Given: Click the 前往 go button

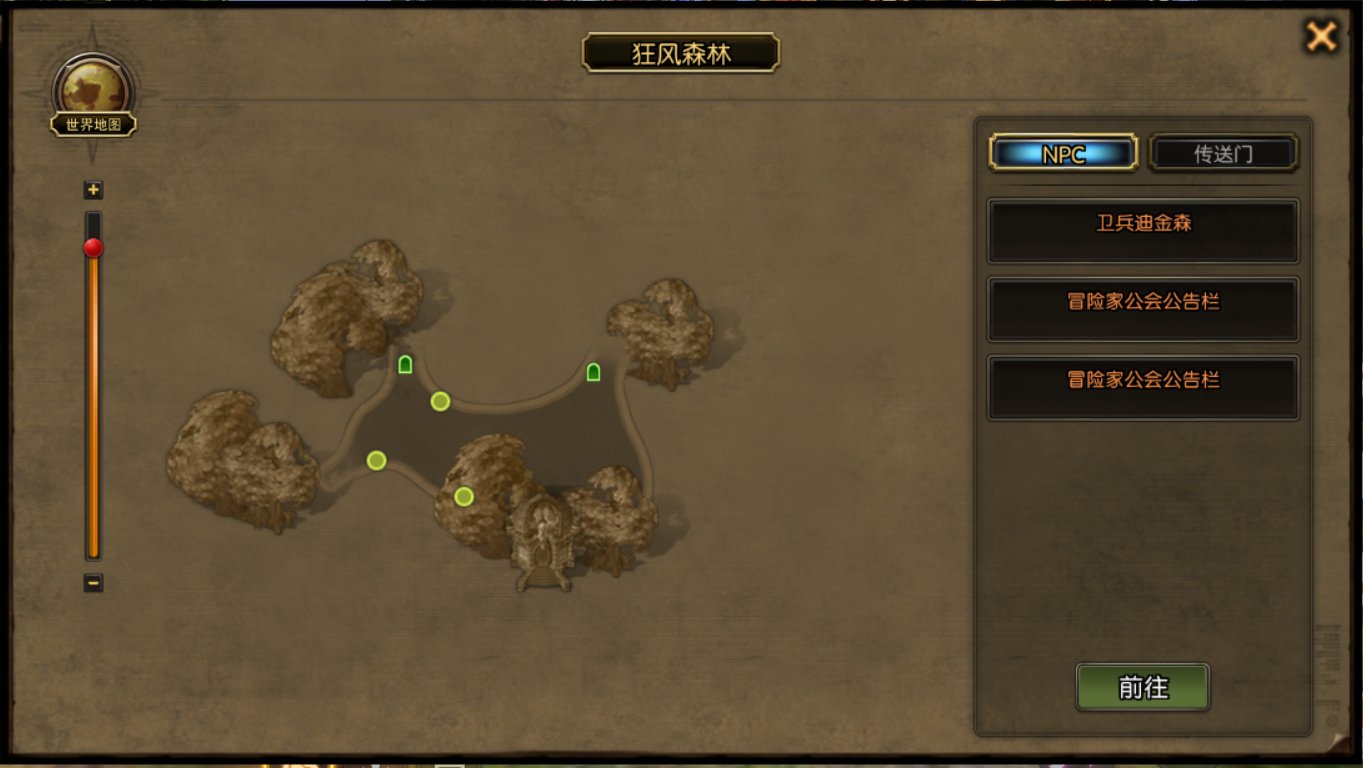Looking at the screenshot, I should click(1143, 688).
